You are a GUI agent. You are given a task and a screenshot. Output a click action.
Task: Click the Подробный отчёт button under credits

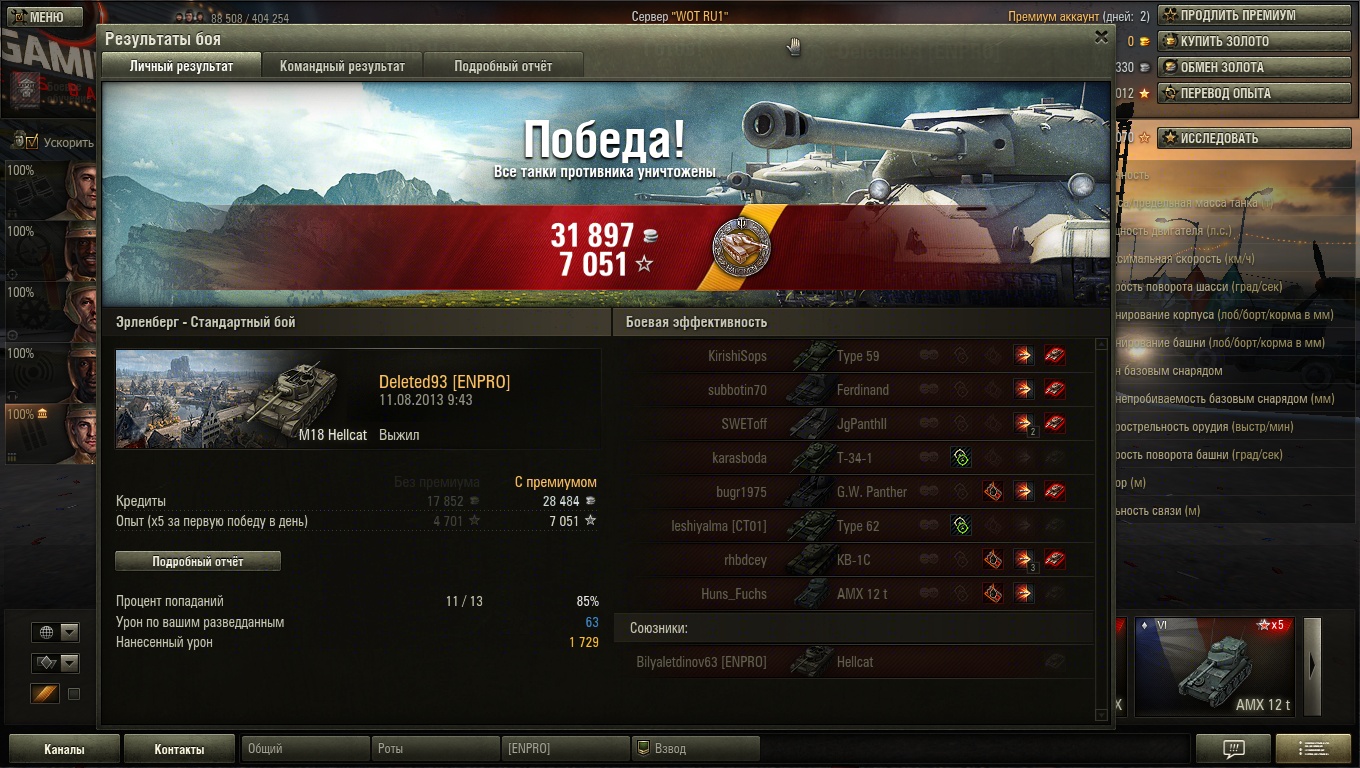point(198,562)
